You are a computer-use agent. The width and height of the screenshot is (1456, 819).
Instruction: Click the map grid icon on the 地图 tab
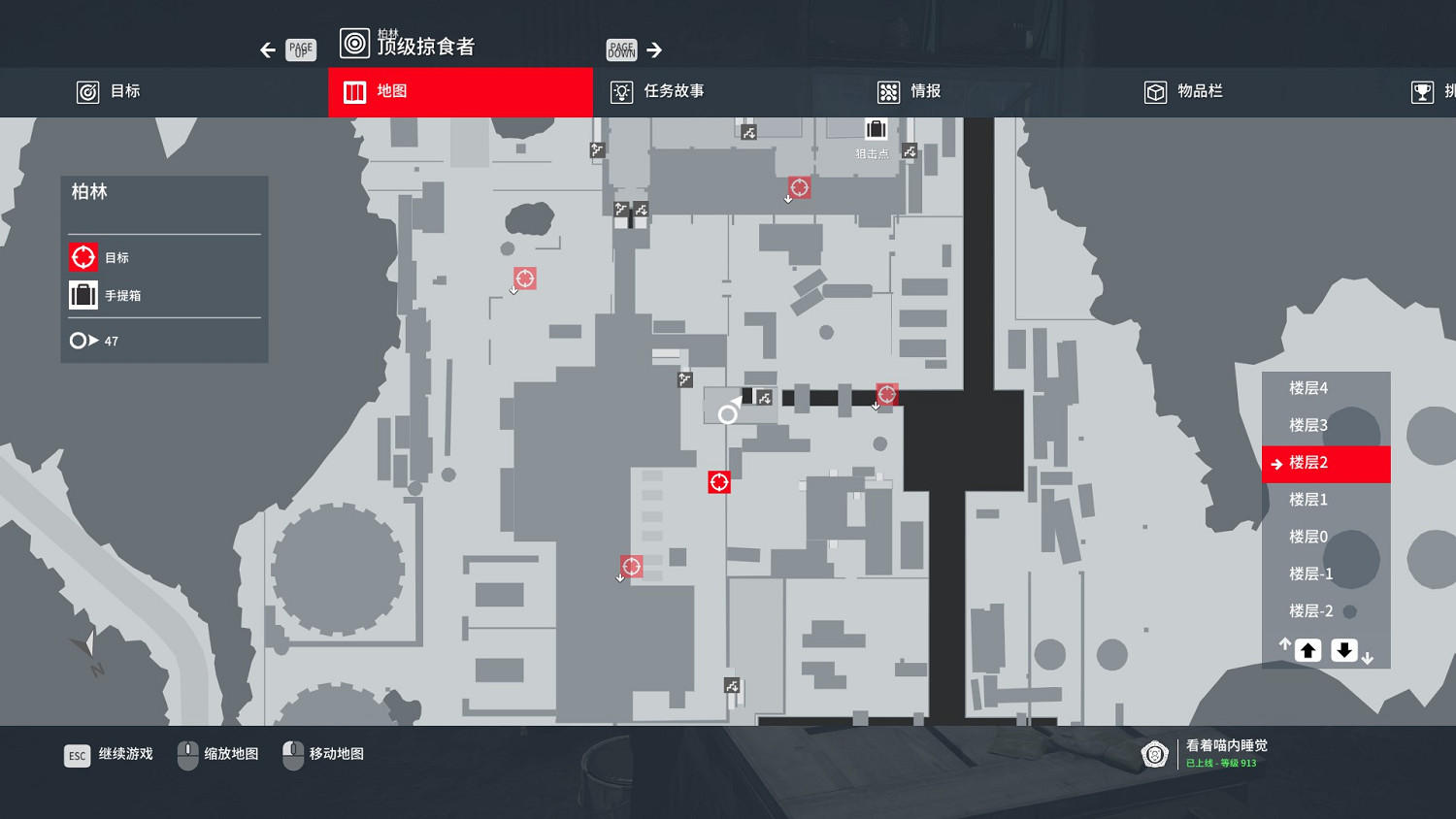click(354, 91)
